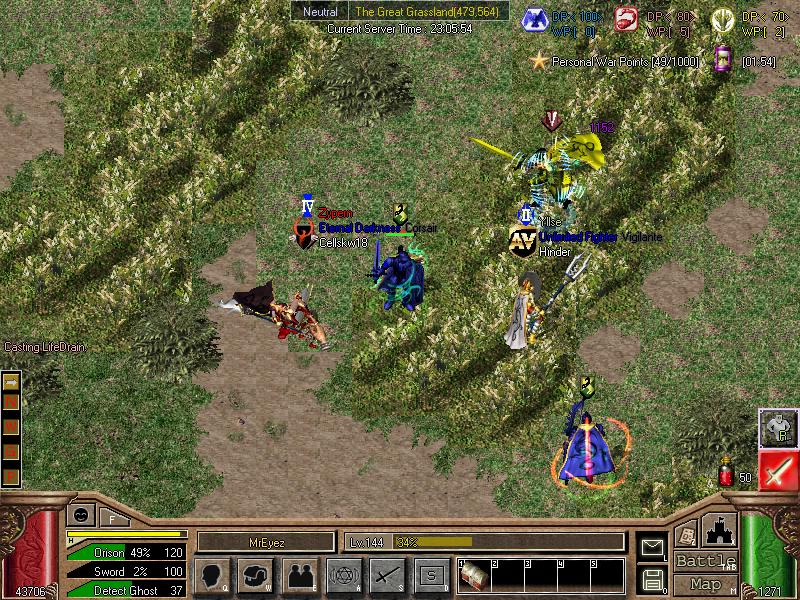
Task: Click the floppy disk save icon
Action: 651,578
